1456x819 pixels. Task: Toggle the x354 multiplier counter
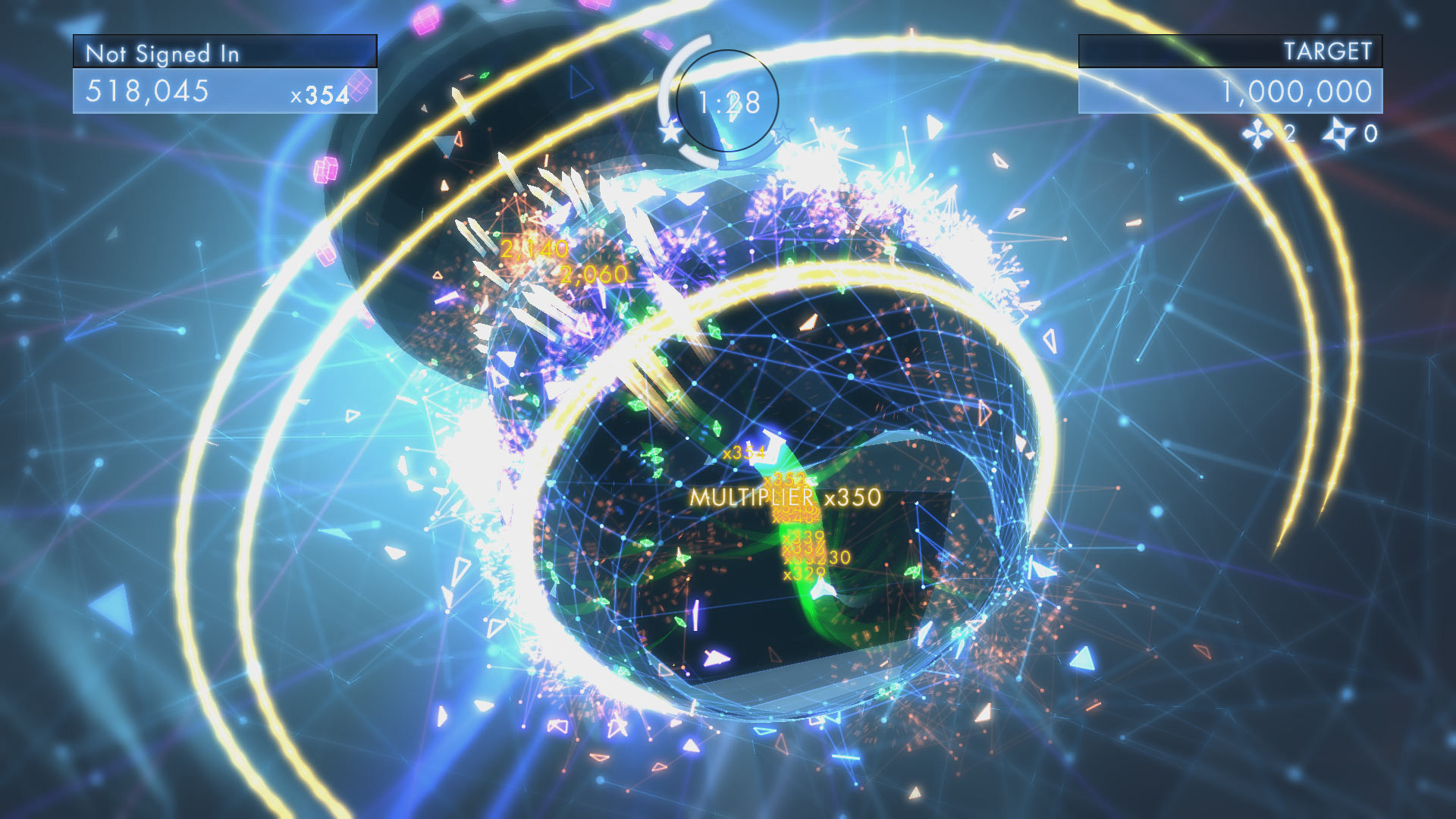[x=321, y=93]
